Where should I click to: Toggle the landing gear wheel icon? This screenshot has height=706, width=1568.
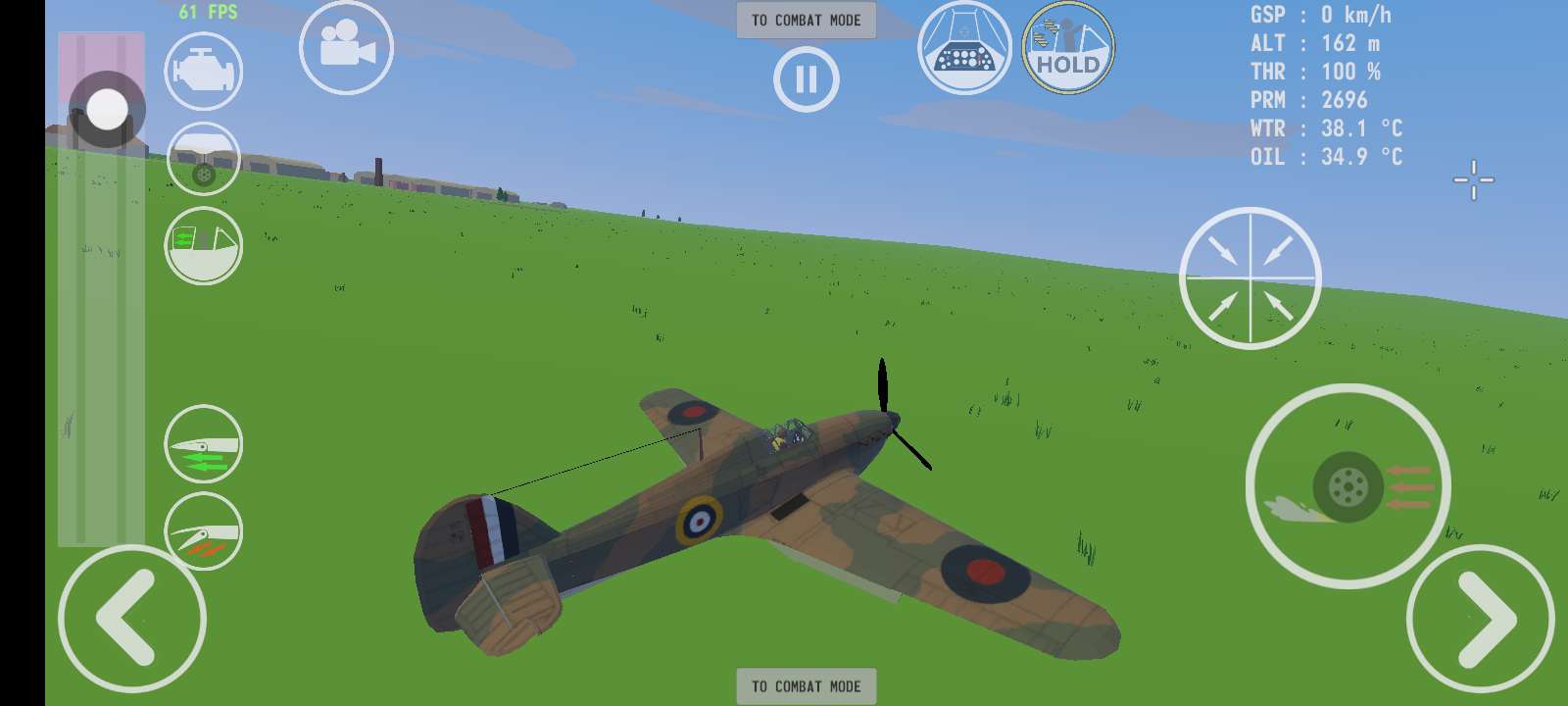pyautogui.click(x=203, y=160)
